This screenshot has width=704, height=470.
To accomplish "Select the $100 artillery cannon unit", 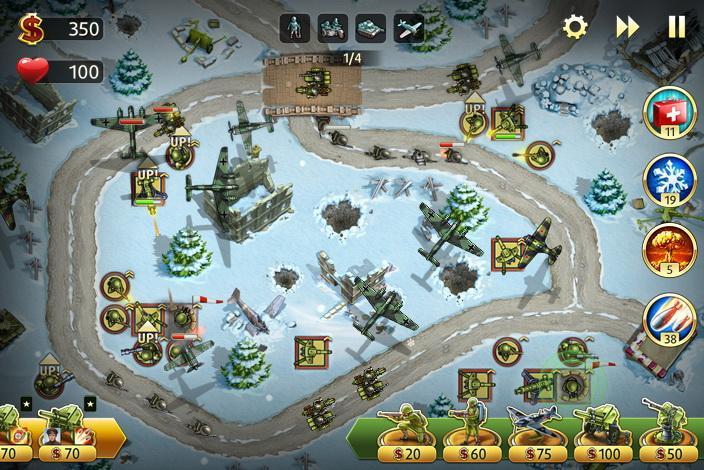I will click(598, 432).
